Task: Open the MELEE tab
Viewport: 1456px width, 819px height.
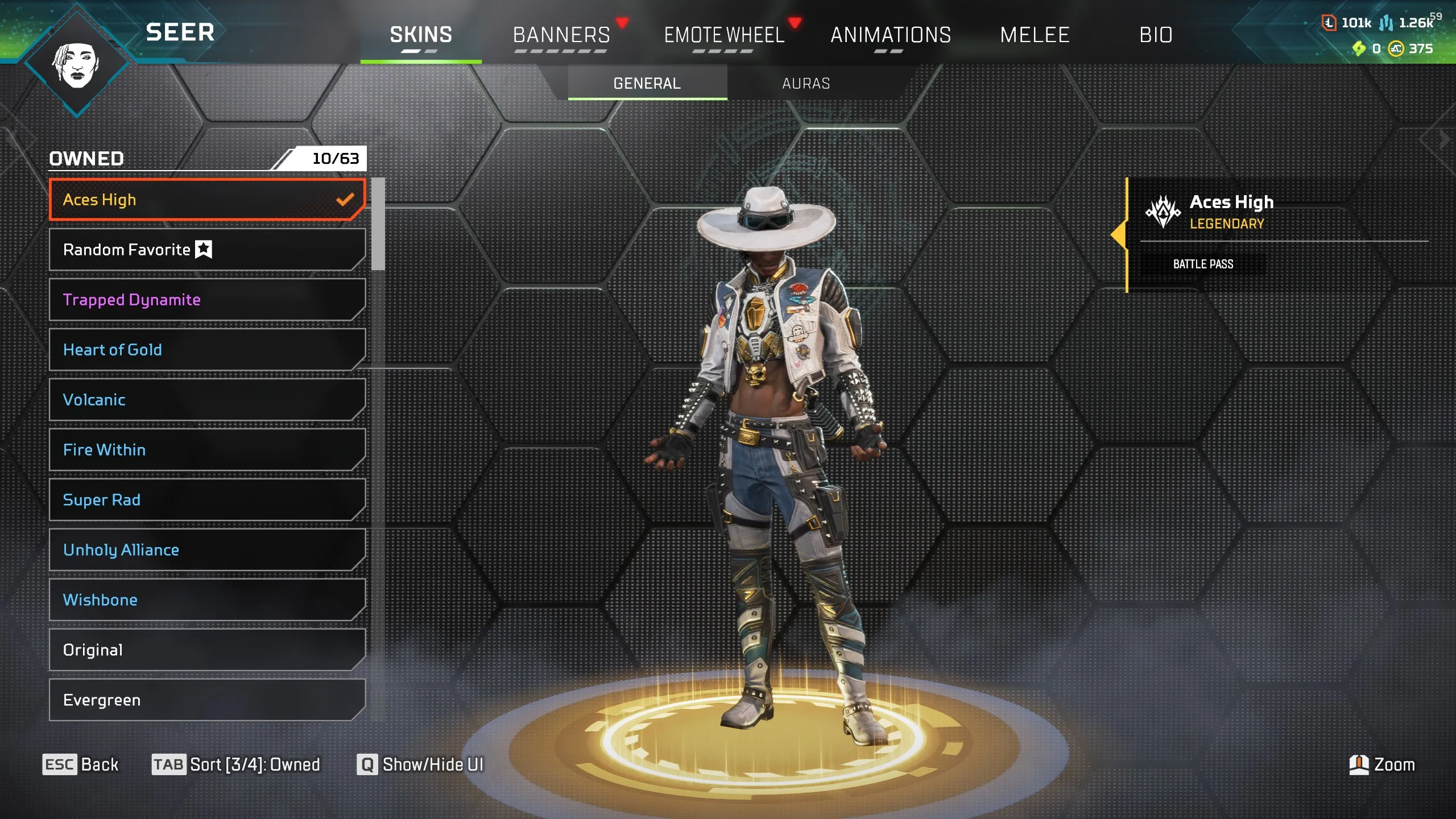Action: coord(1035,35)
